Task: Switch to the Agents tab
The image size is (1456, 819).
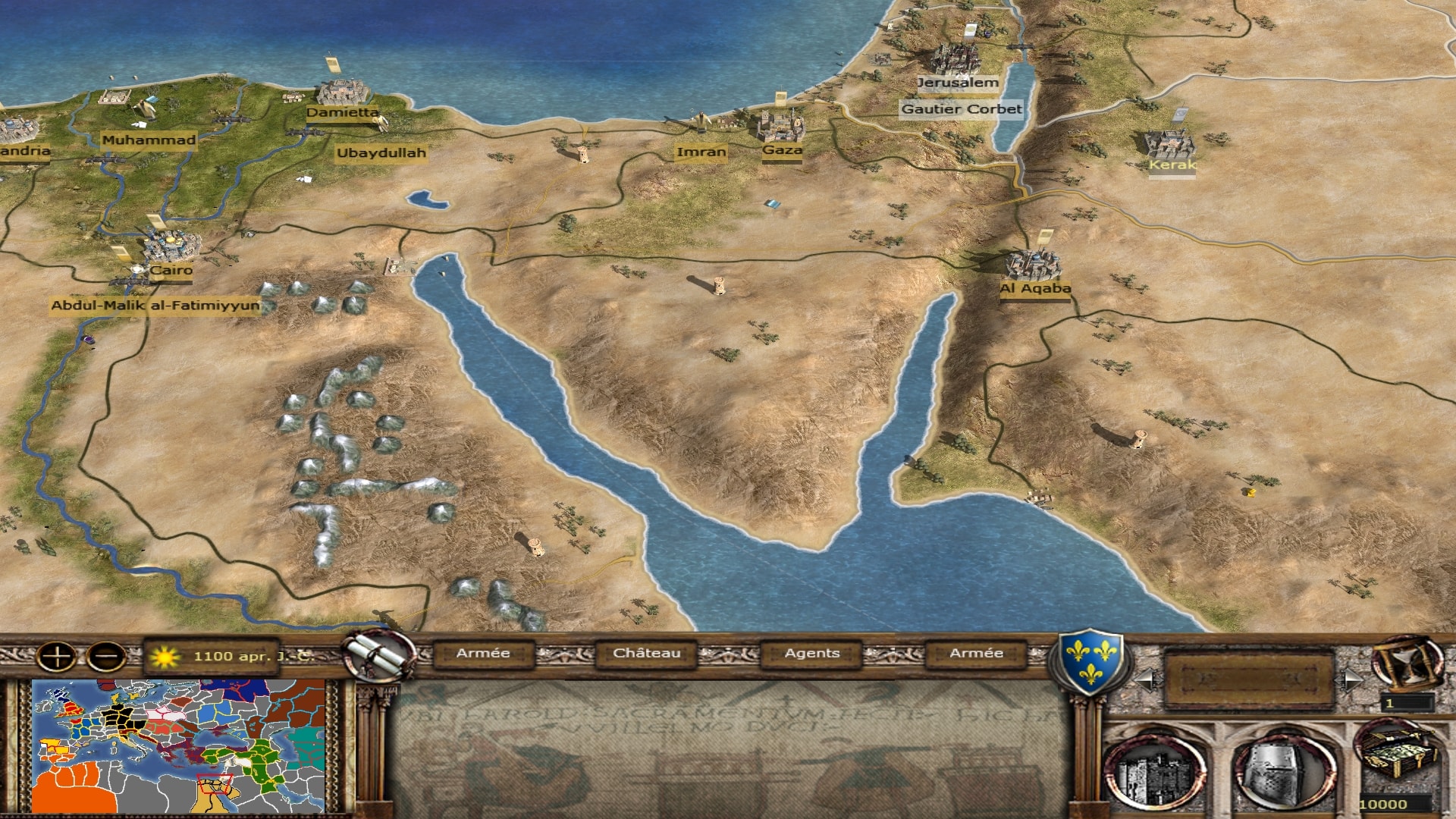Action: click(x=811, y=653)
